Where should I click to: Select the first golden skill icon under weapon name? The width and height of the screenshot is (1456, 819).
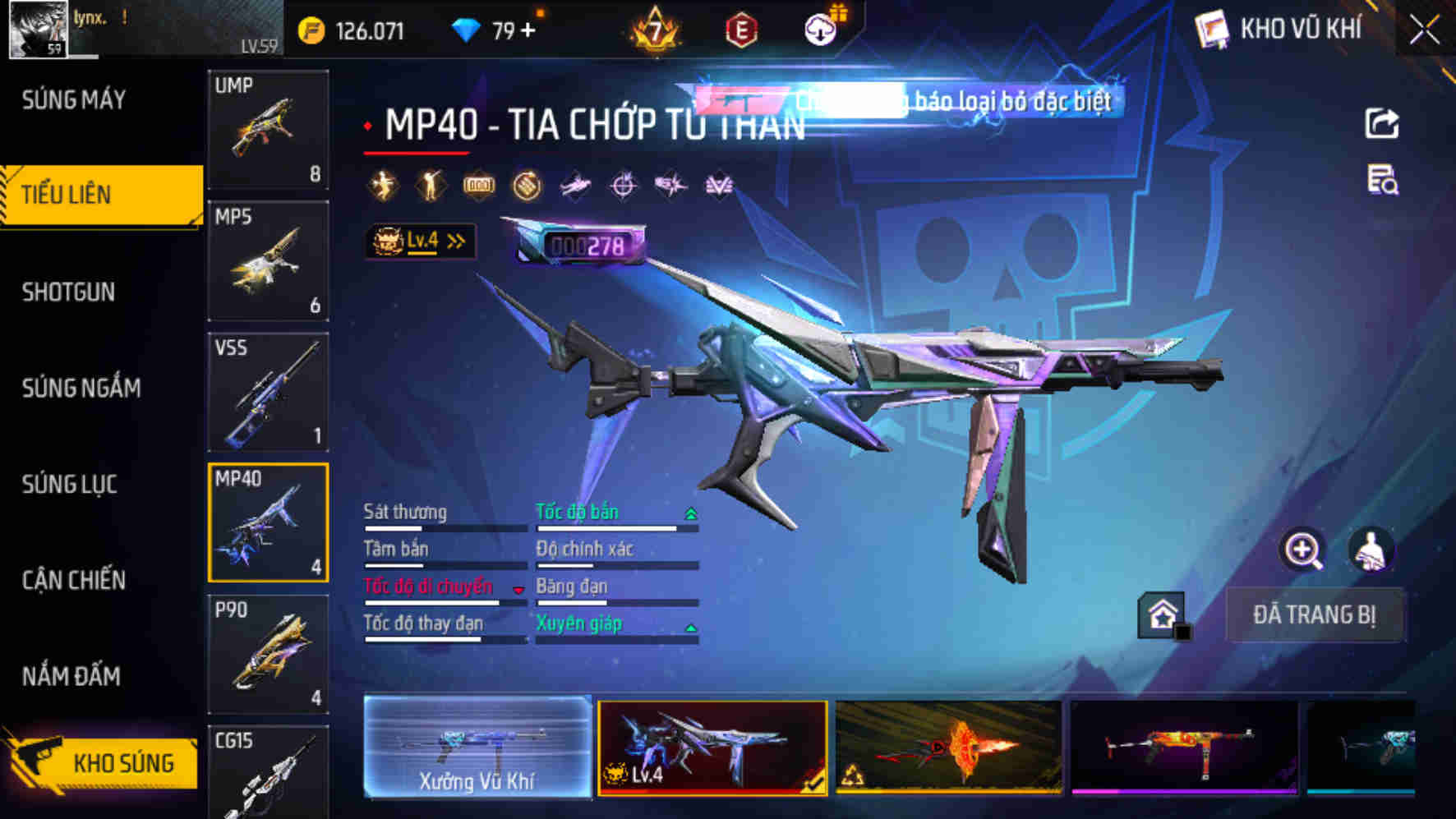(x=380, y=186)
